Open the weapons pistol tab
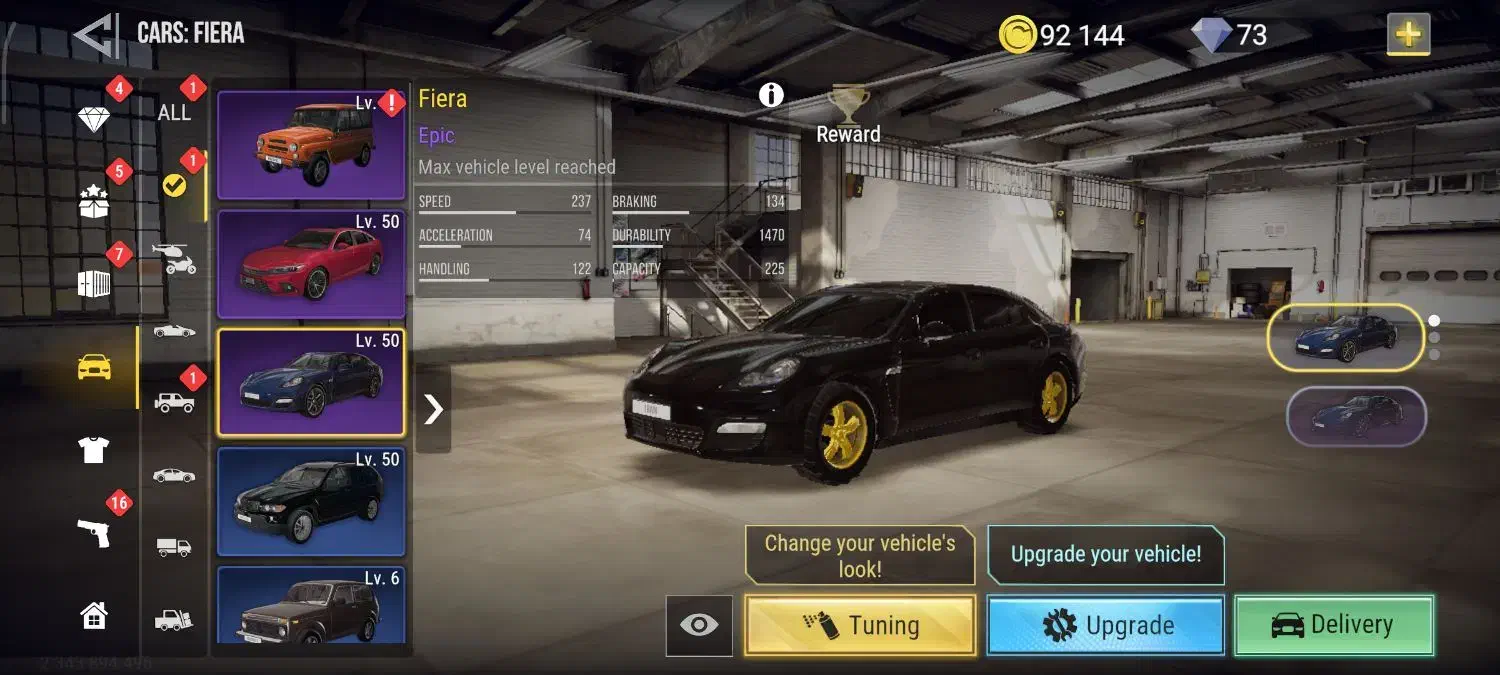1500x675 pixels. click(93, 532)
